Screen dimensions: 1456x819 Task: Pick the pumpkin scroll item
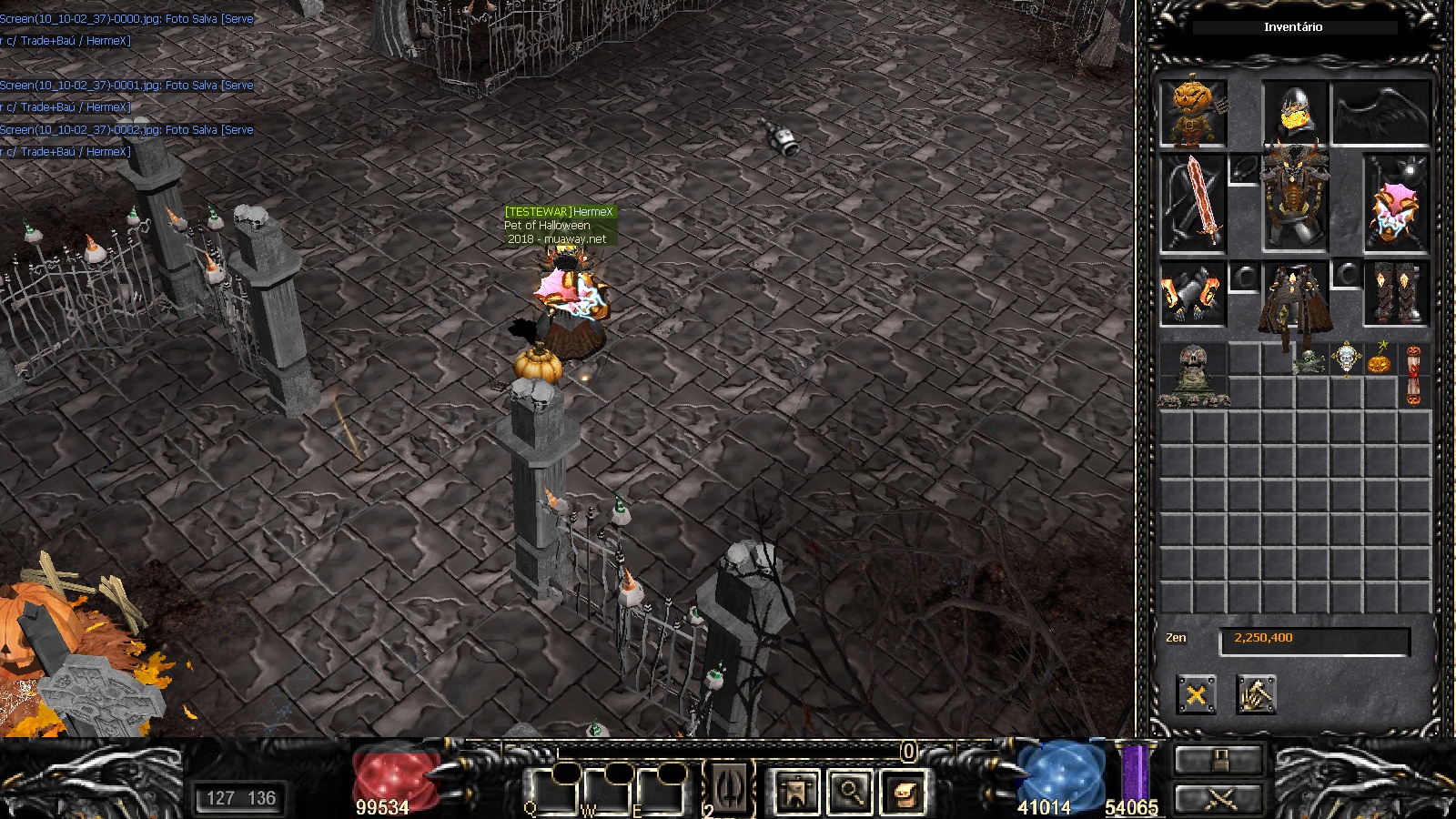1413,375
